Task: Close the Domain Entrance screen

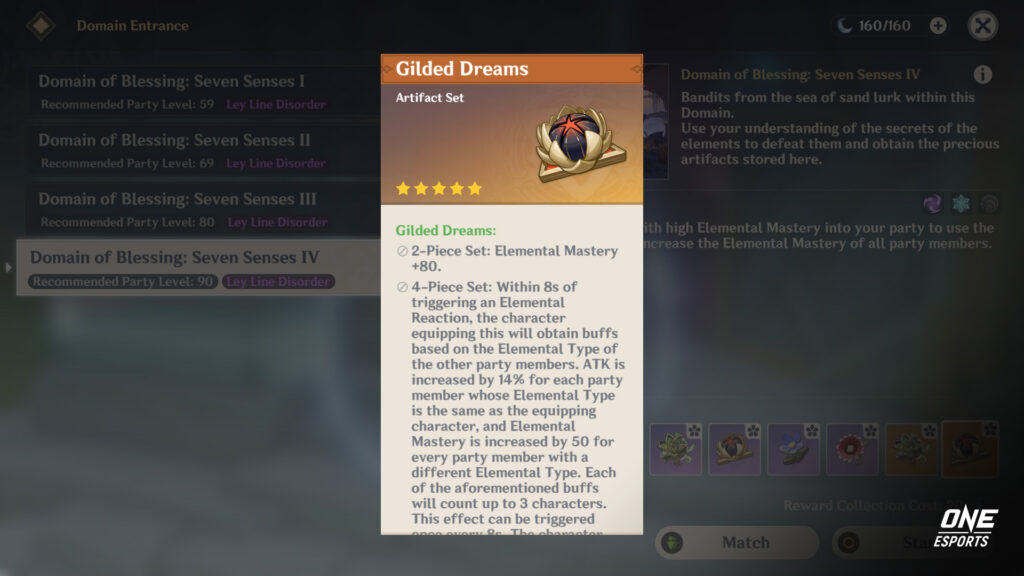Action: click(983, 26)
